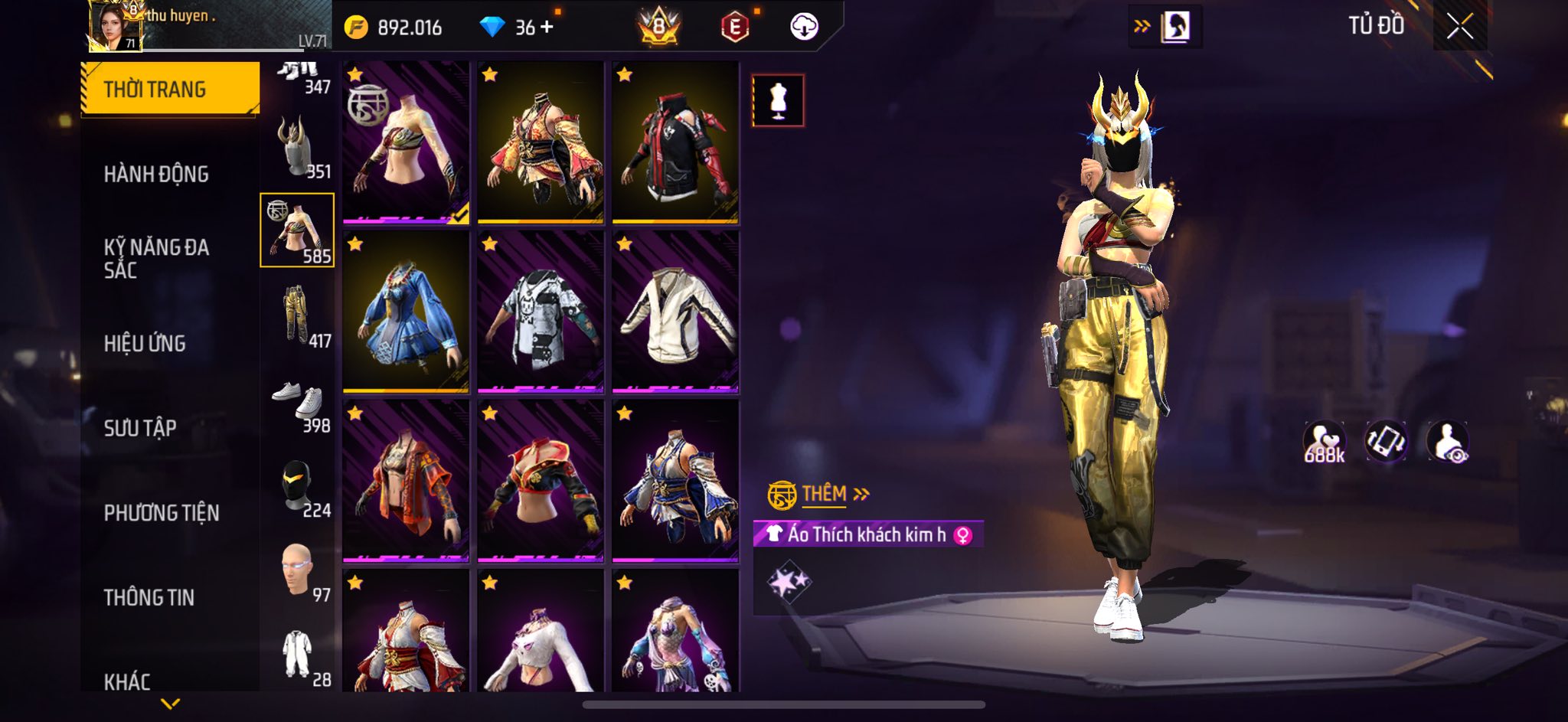Open the cloud download icon

pyautogui.click(x=804, y=28)
